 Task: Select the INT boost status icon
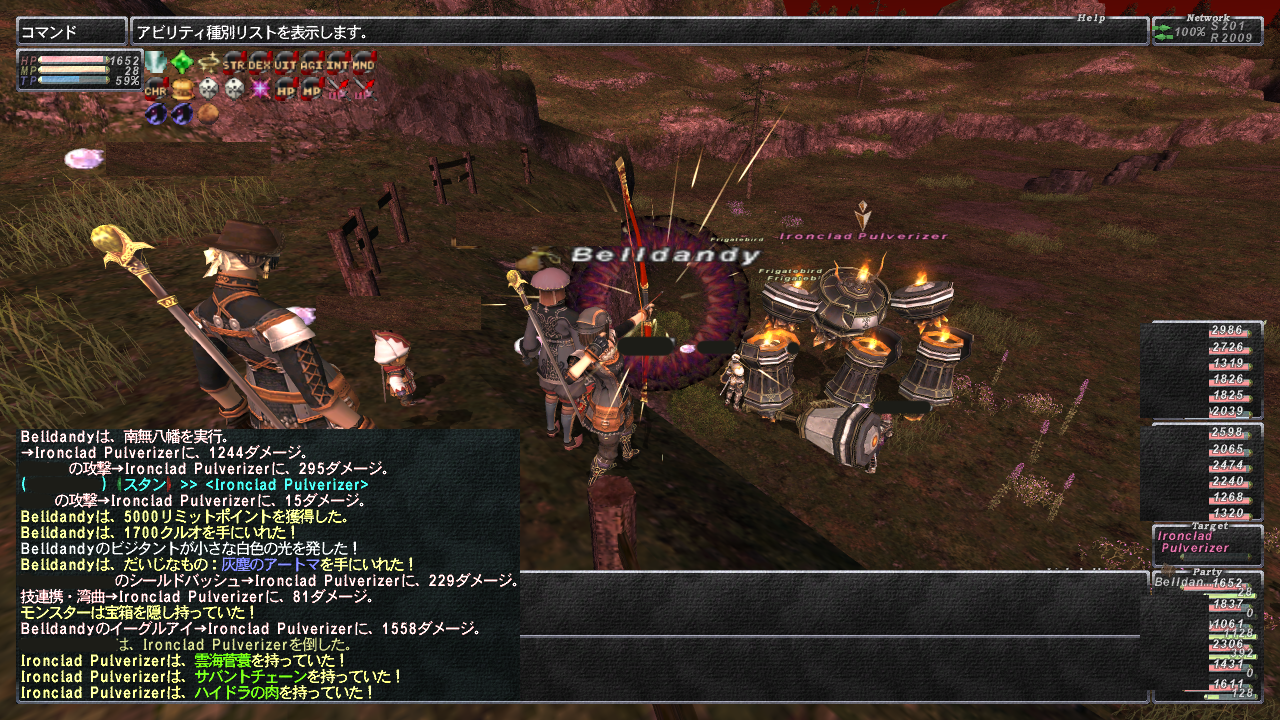click(338, 64)
